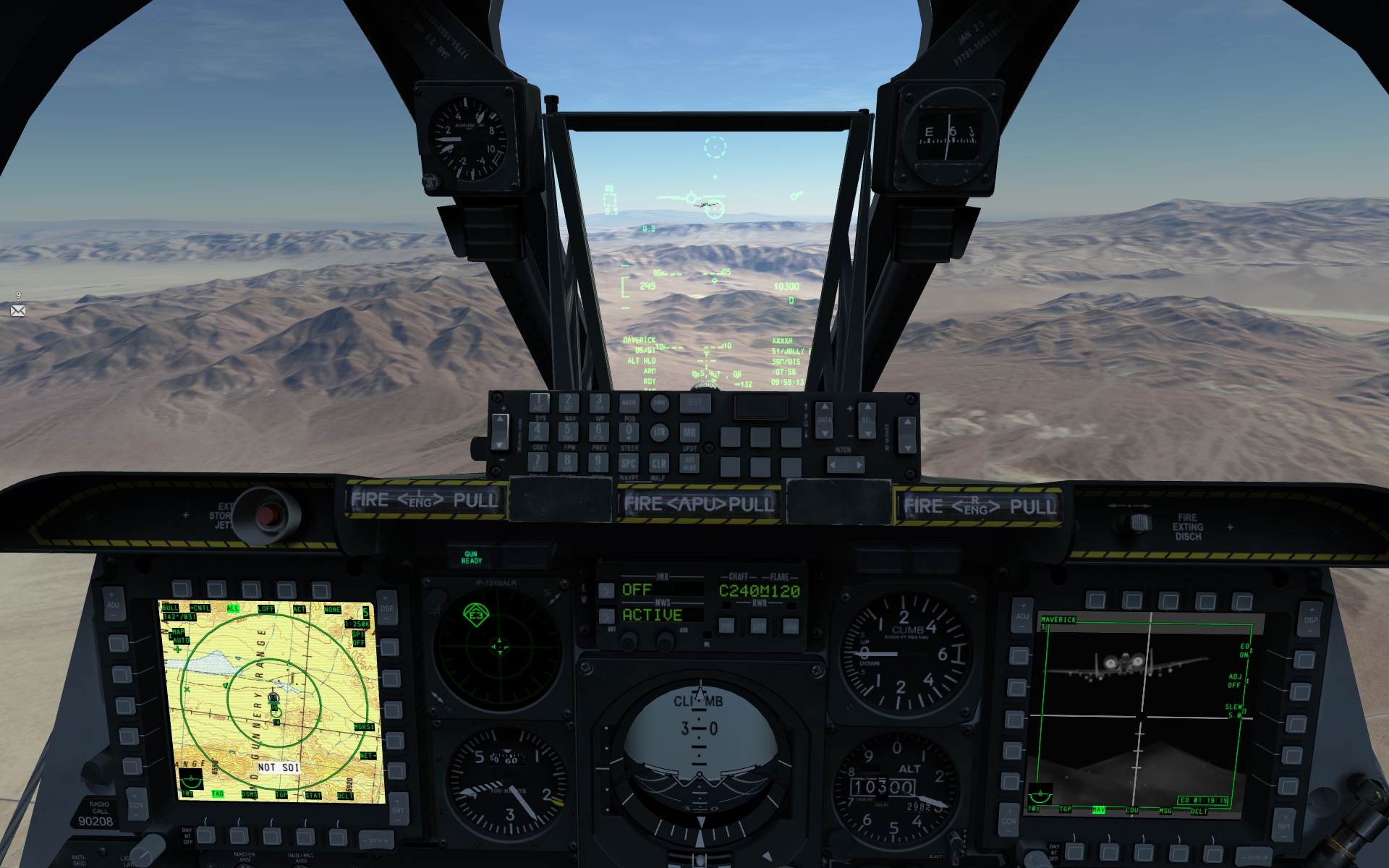
Task: Select the STAT page on the left MFCD
Action: 313,796
